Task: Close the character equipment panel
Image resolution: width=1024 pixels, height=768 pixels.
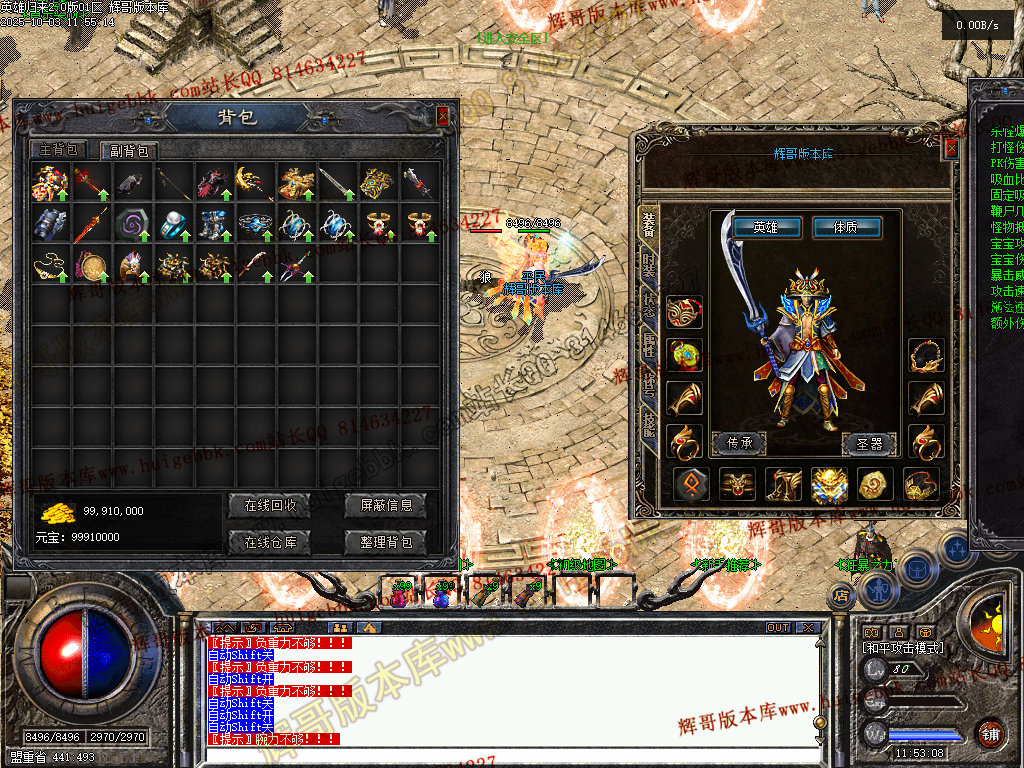Action: [951, 148]
